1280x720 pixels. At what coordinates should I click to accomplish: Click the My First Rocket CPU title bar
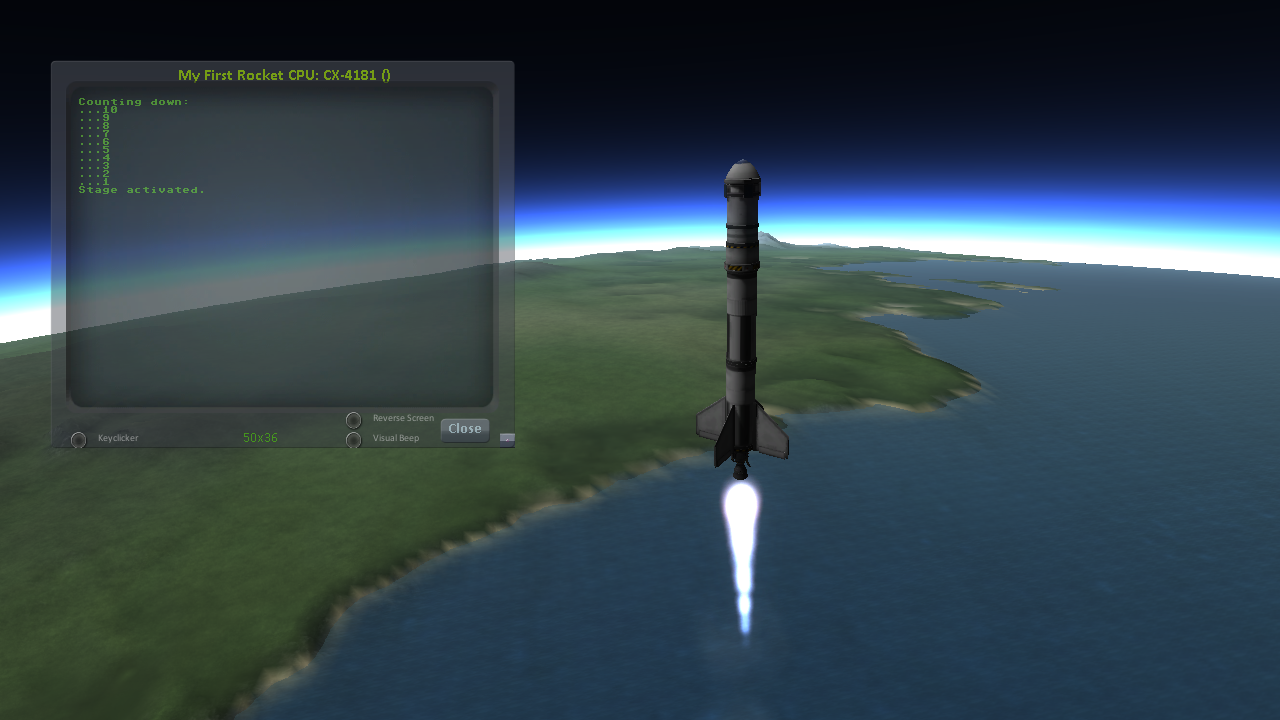[x=283, y=75]
